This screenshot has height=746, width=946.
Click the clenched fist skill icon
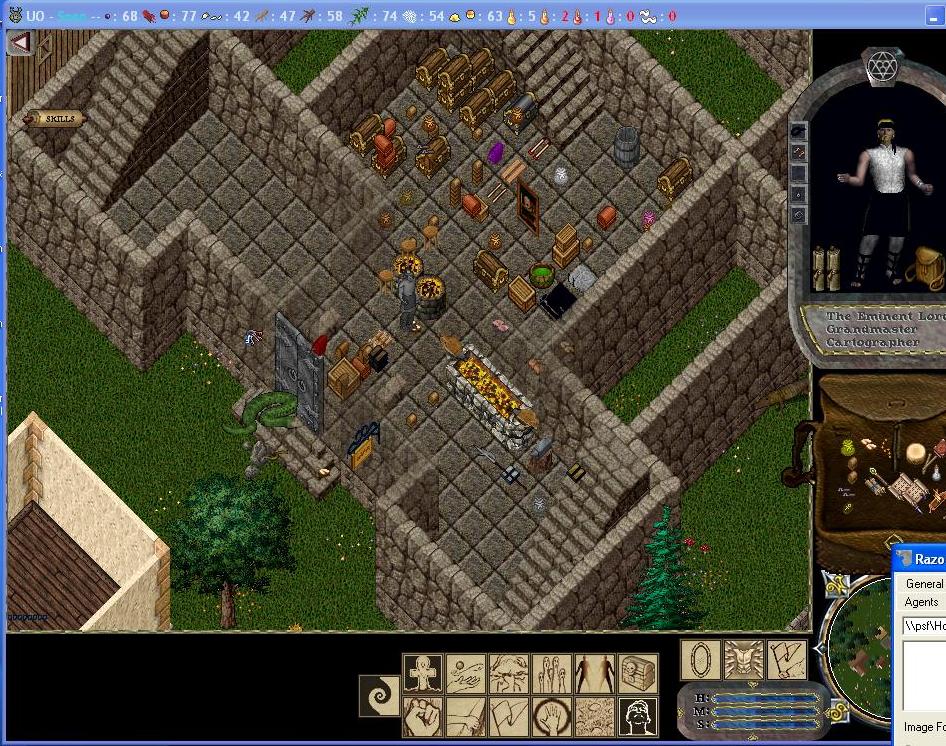pyautogui.click(x=423, y=717)
